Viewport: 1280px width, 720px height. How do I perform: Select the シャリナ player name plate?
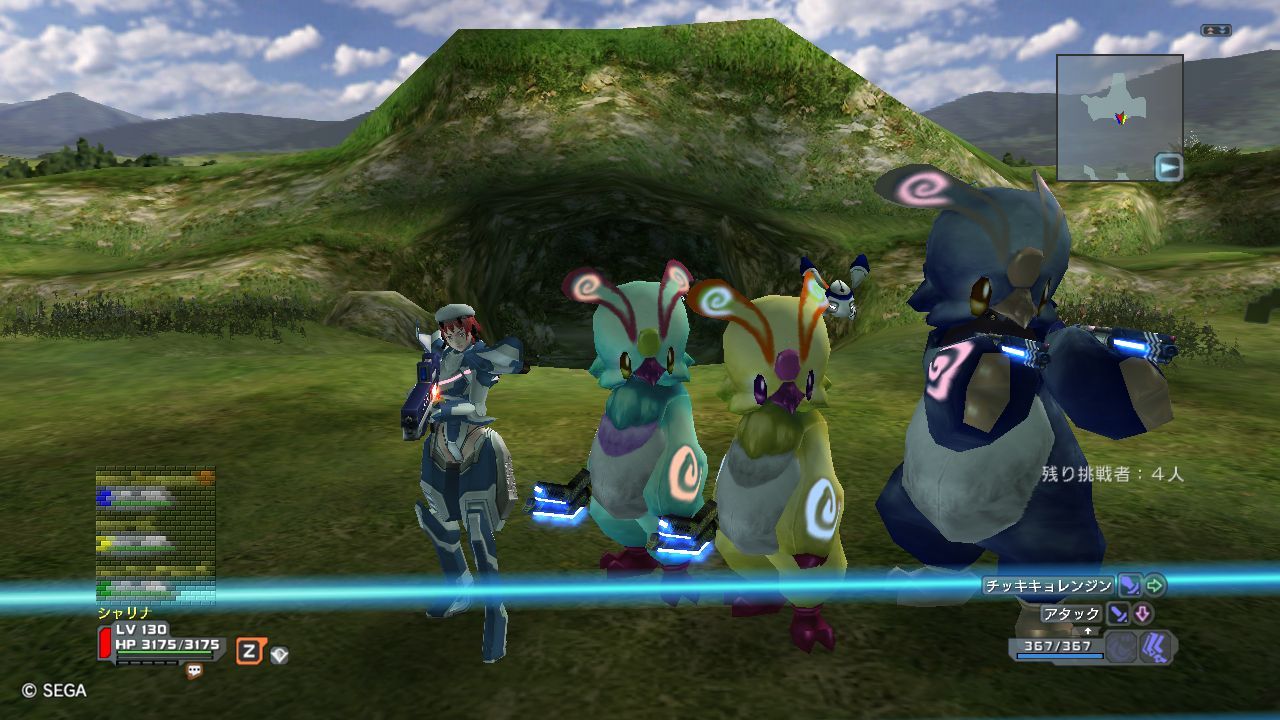pos(123,613)
